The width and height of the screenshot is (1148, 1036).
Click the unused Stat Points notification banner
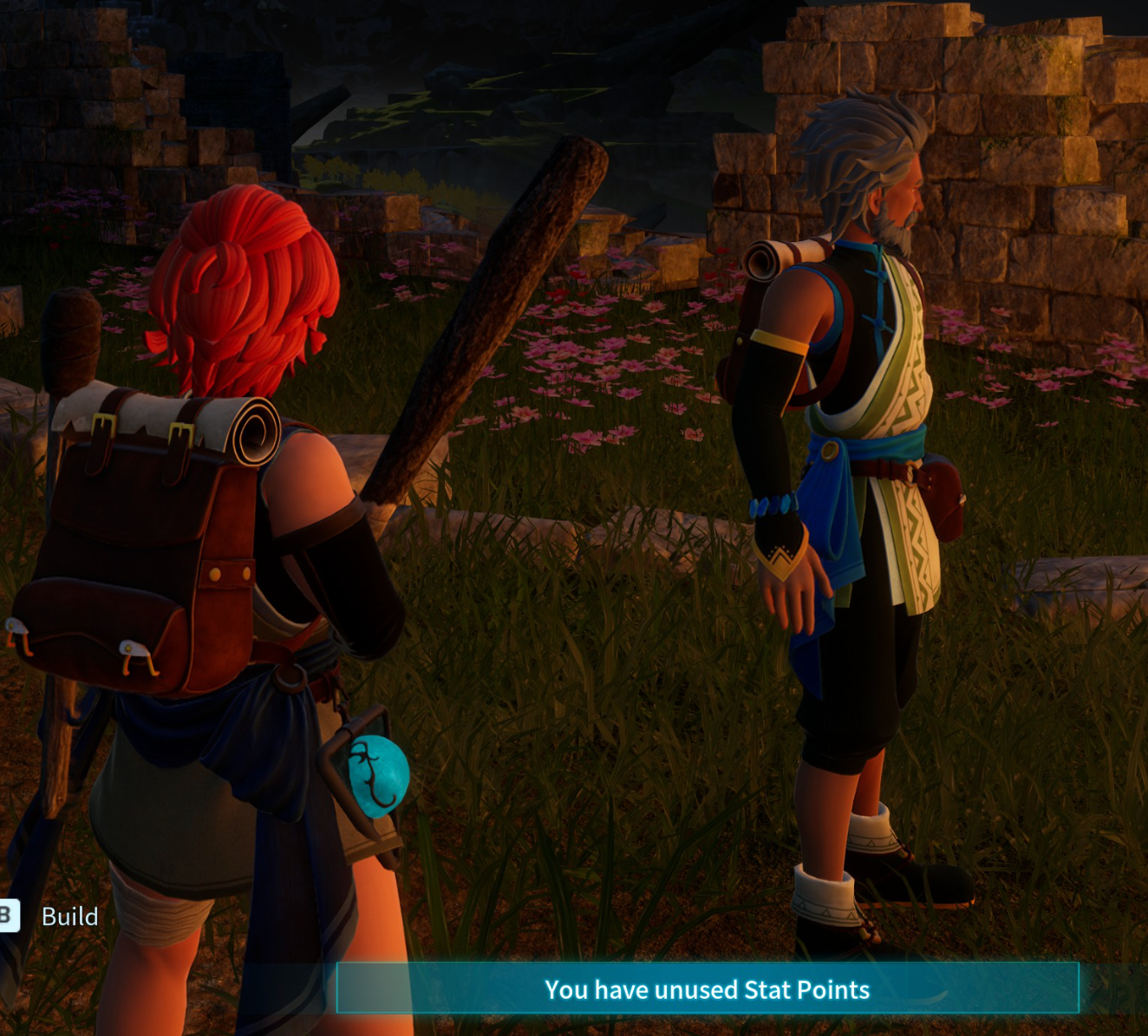(x=707, y=989)
